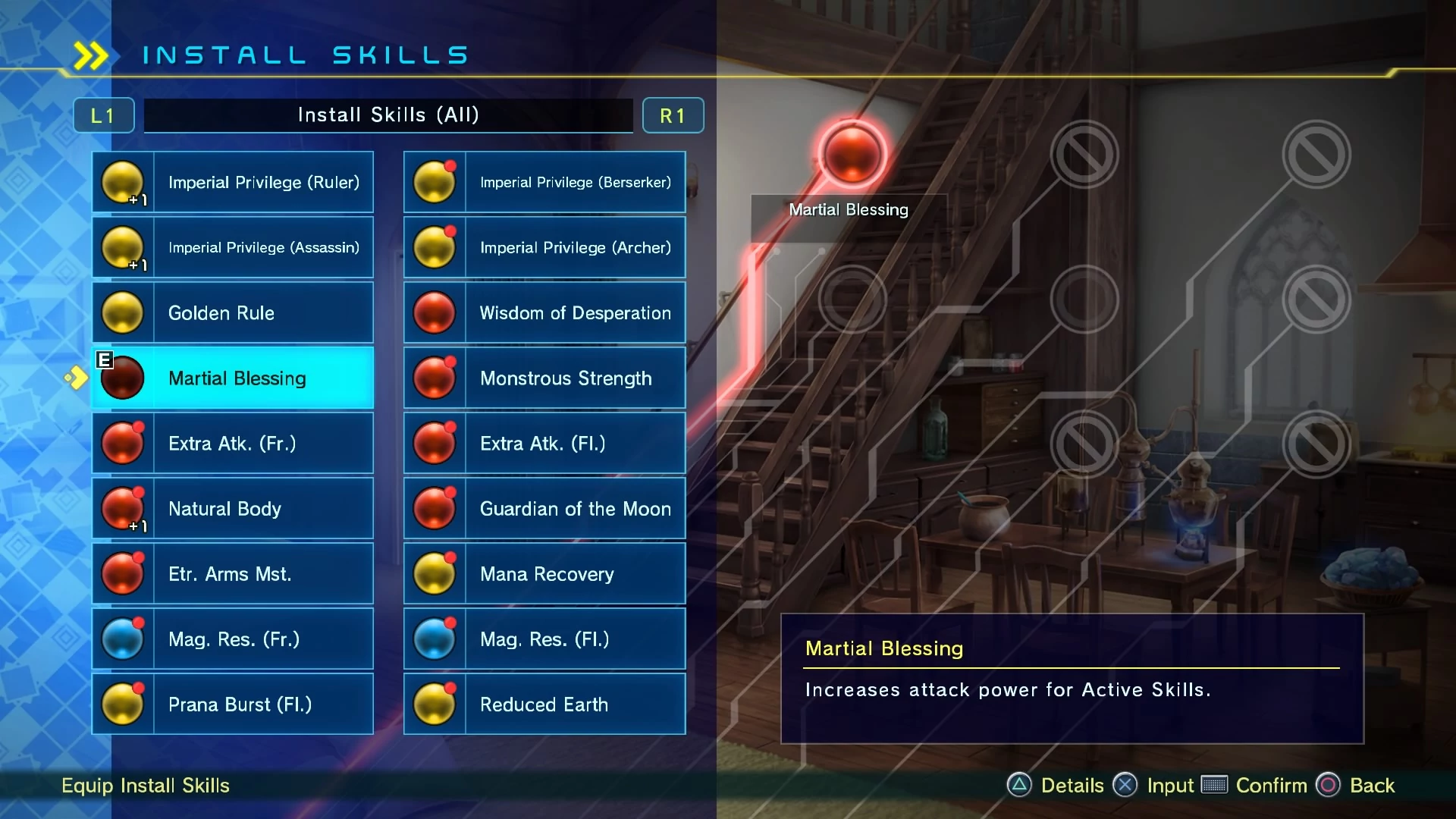Select Imperial Privilege (Assassin) entry

point(233,247)
